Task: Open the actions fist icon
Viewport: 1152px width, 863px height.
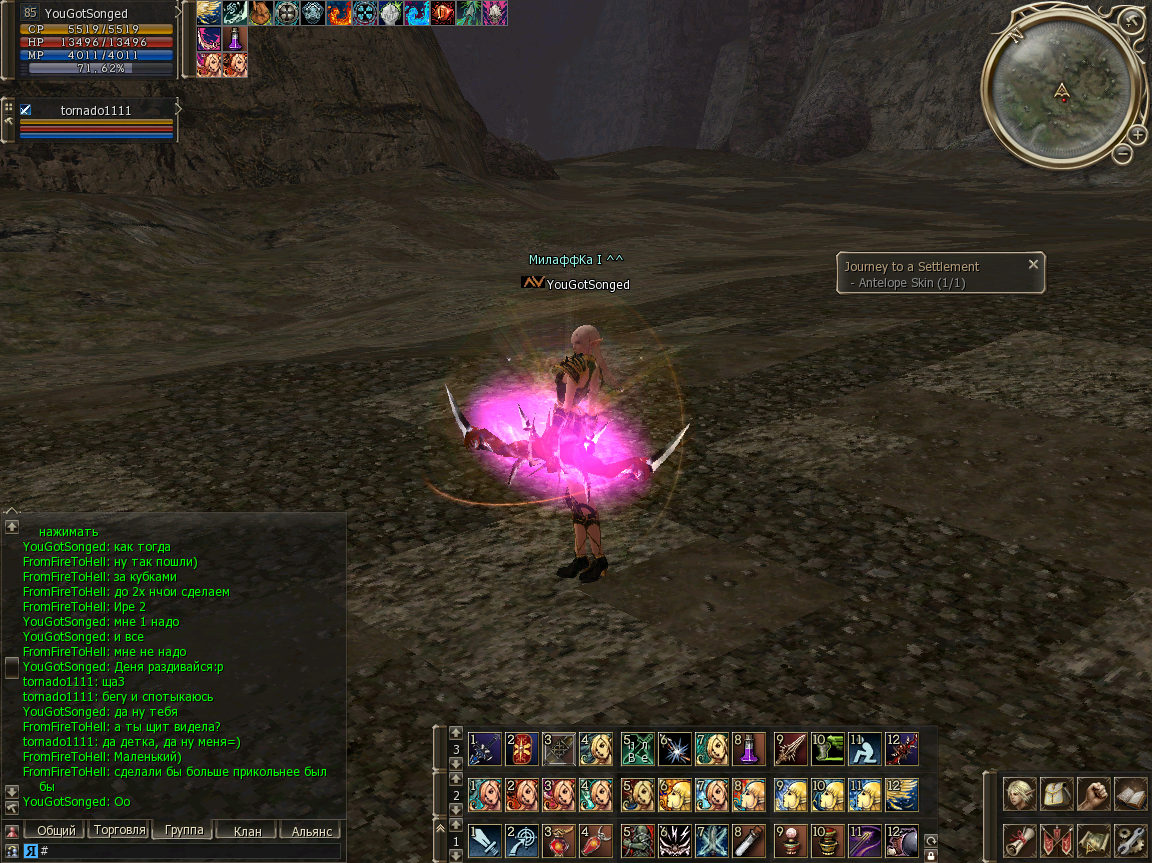Action: (1094, 794)
